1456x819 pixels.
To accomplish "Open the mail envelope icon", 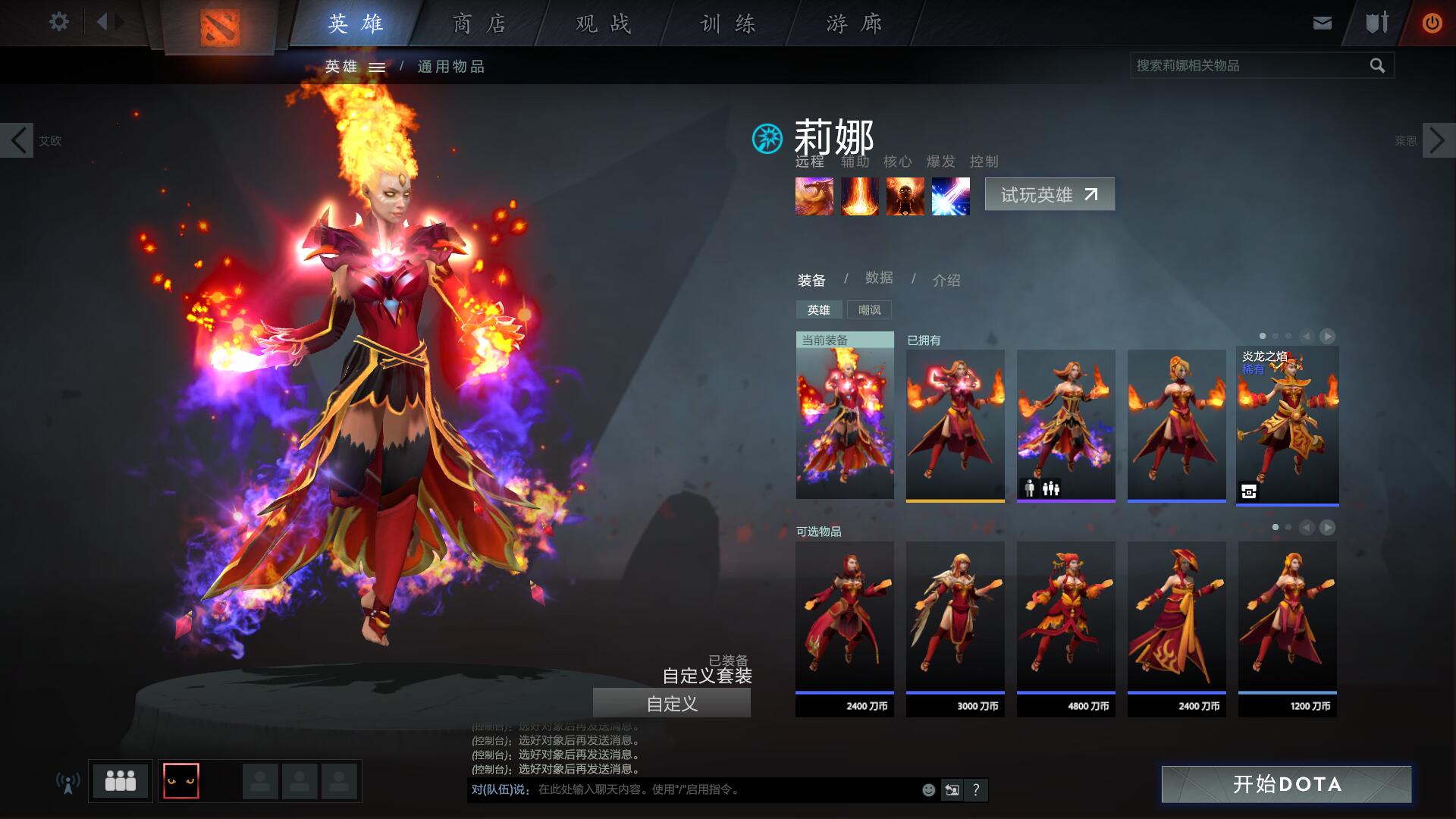I will (x=1322, y=23).
